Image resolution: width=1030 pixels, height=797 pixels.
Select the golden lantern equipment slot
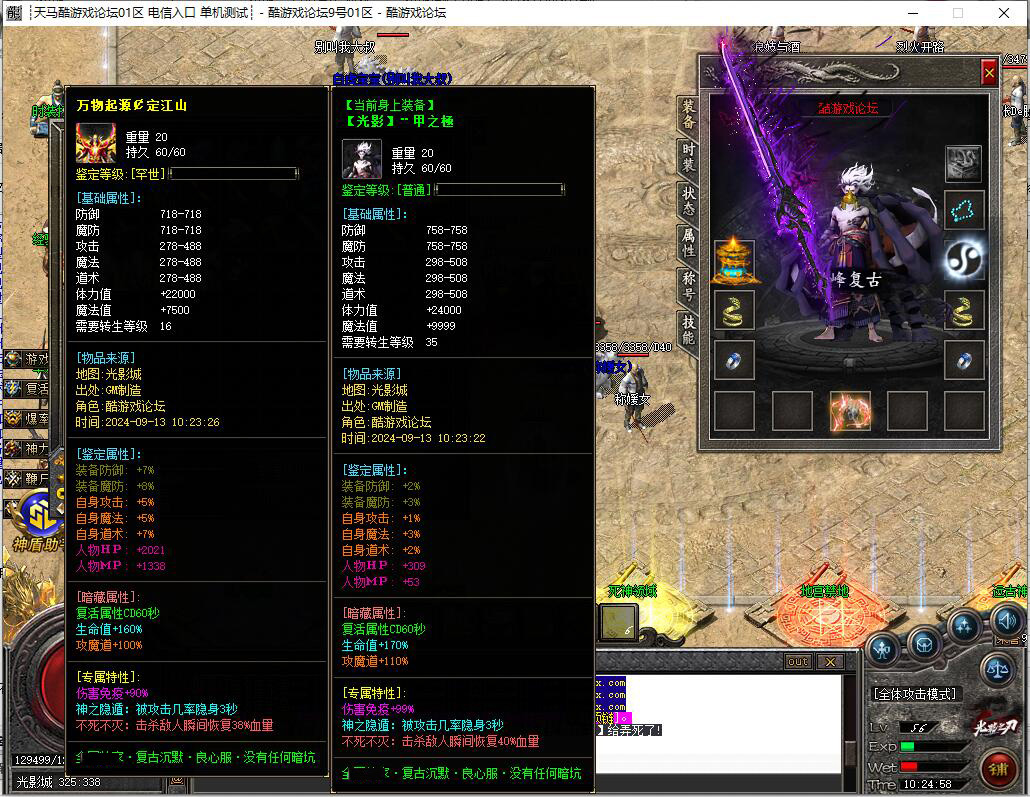point(734,260)
